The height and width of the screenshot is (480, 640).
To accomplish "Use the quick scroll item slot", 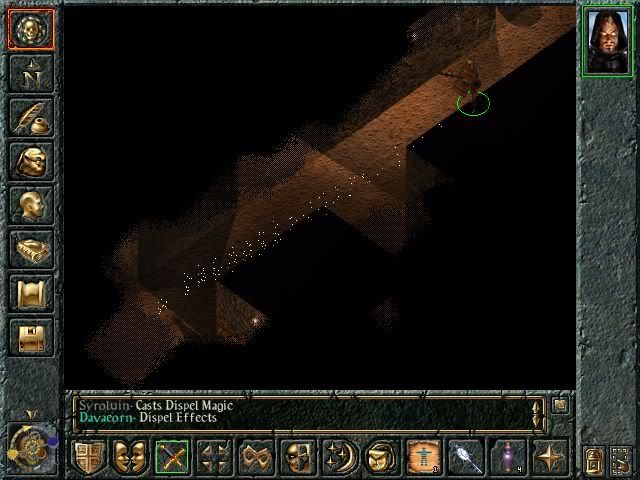I will (421, 456).
